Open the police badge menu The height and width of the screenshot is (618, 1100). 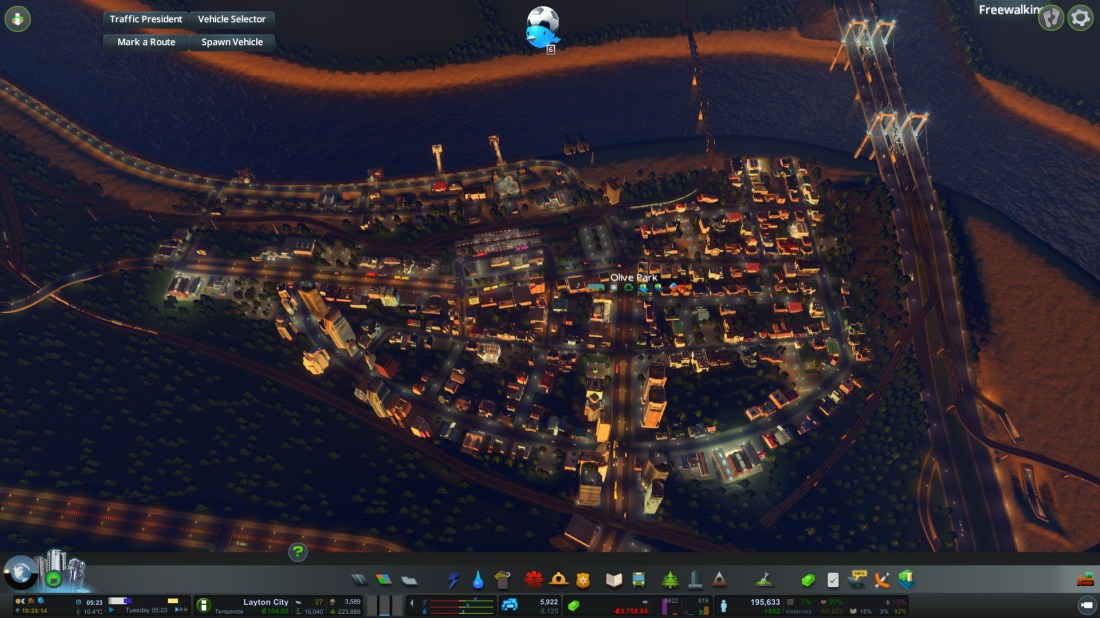click(x=584, y=579)
